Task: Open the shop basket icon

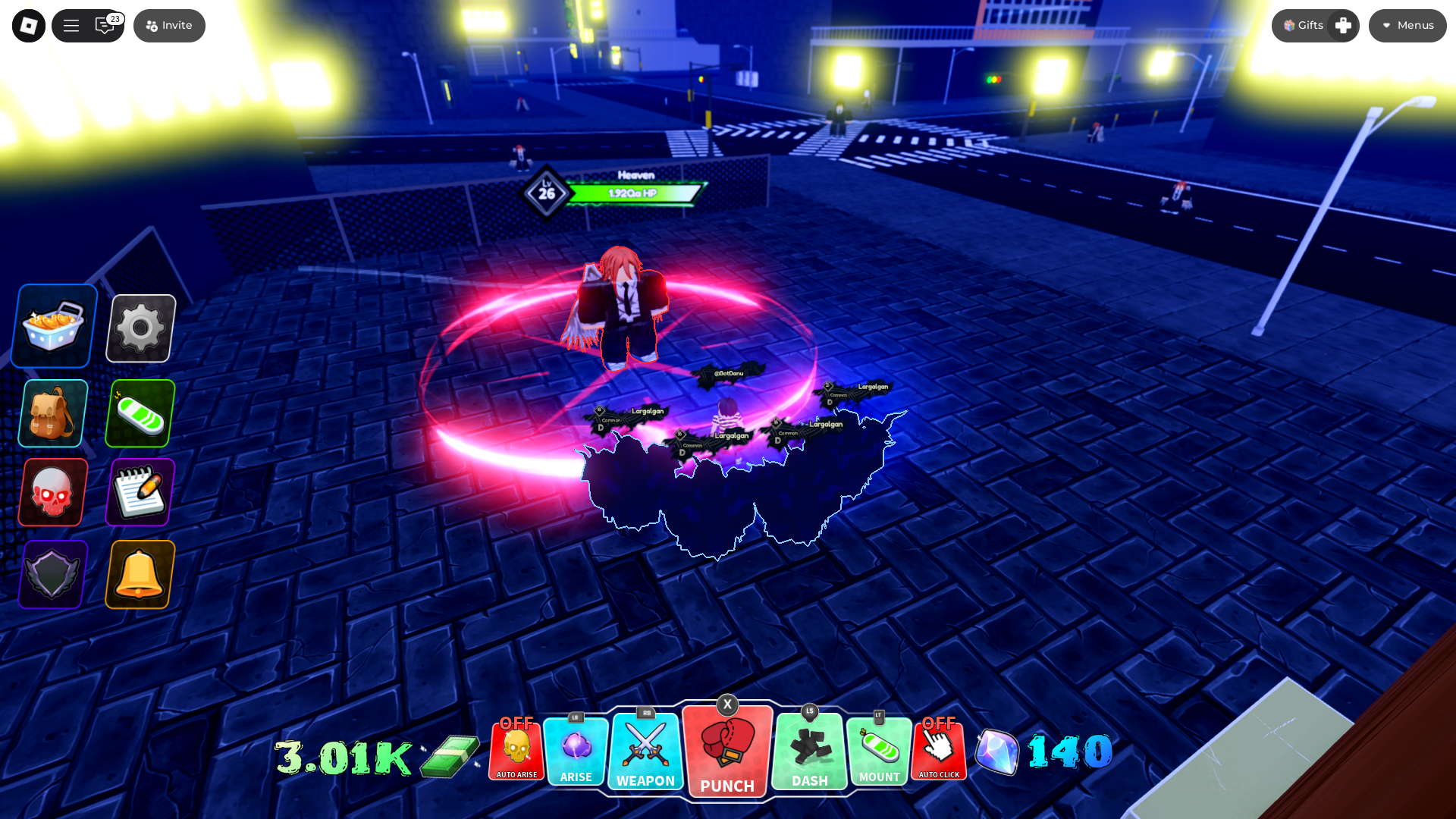Action: click(x=54, y=327)
